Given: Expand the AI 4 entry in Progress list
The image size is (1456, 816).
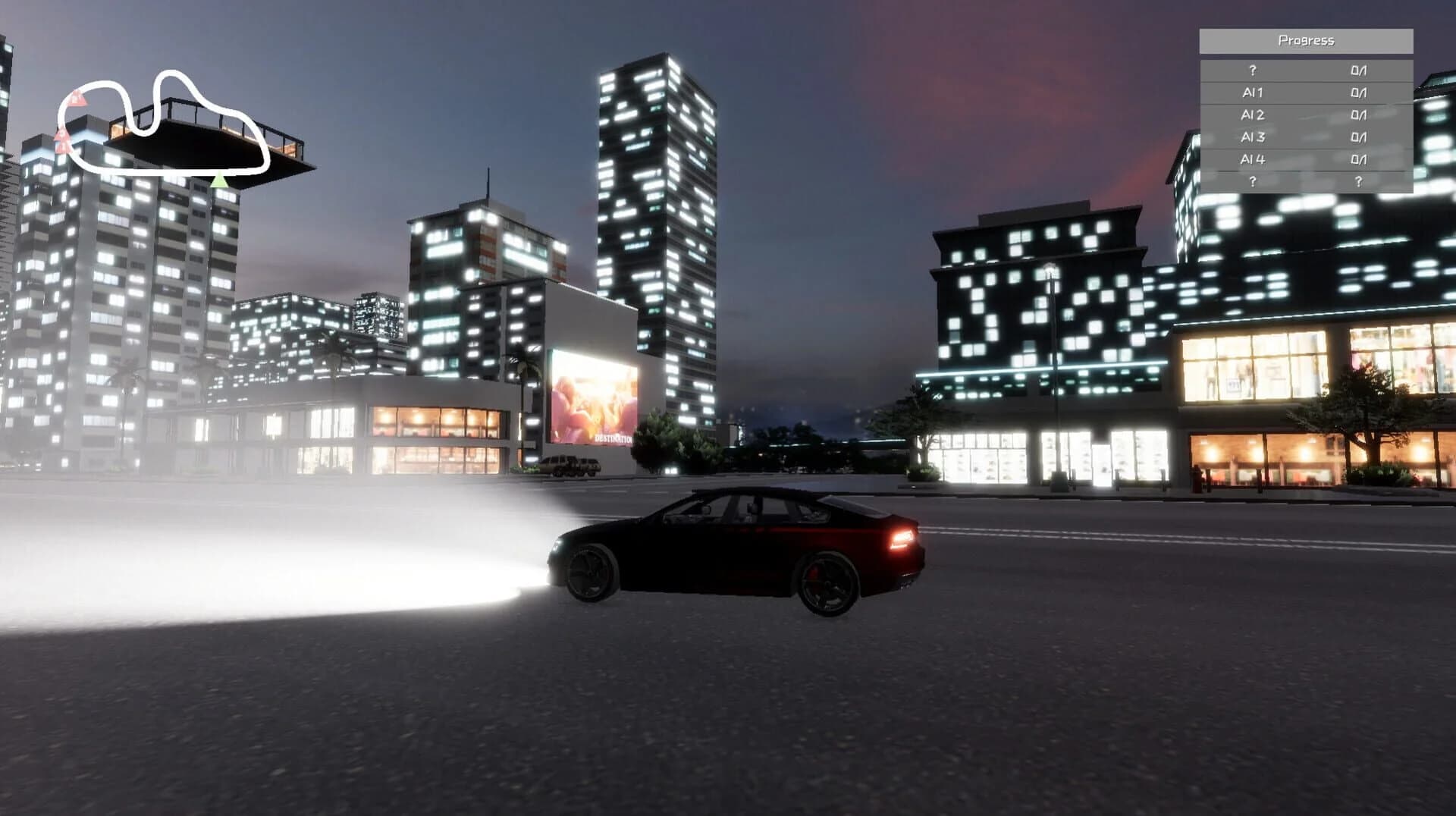Looking at the screenshot, I should pos(1251,159).
